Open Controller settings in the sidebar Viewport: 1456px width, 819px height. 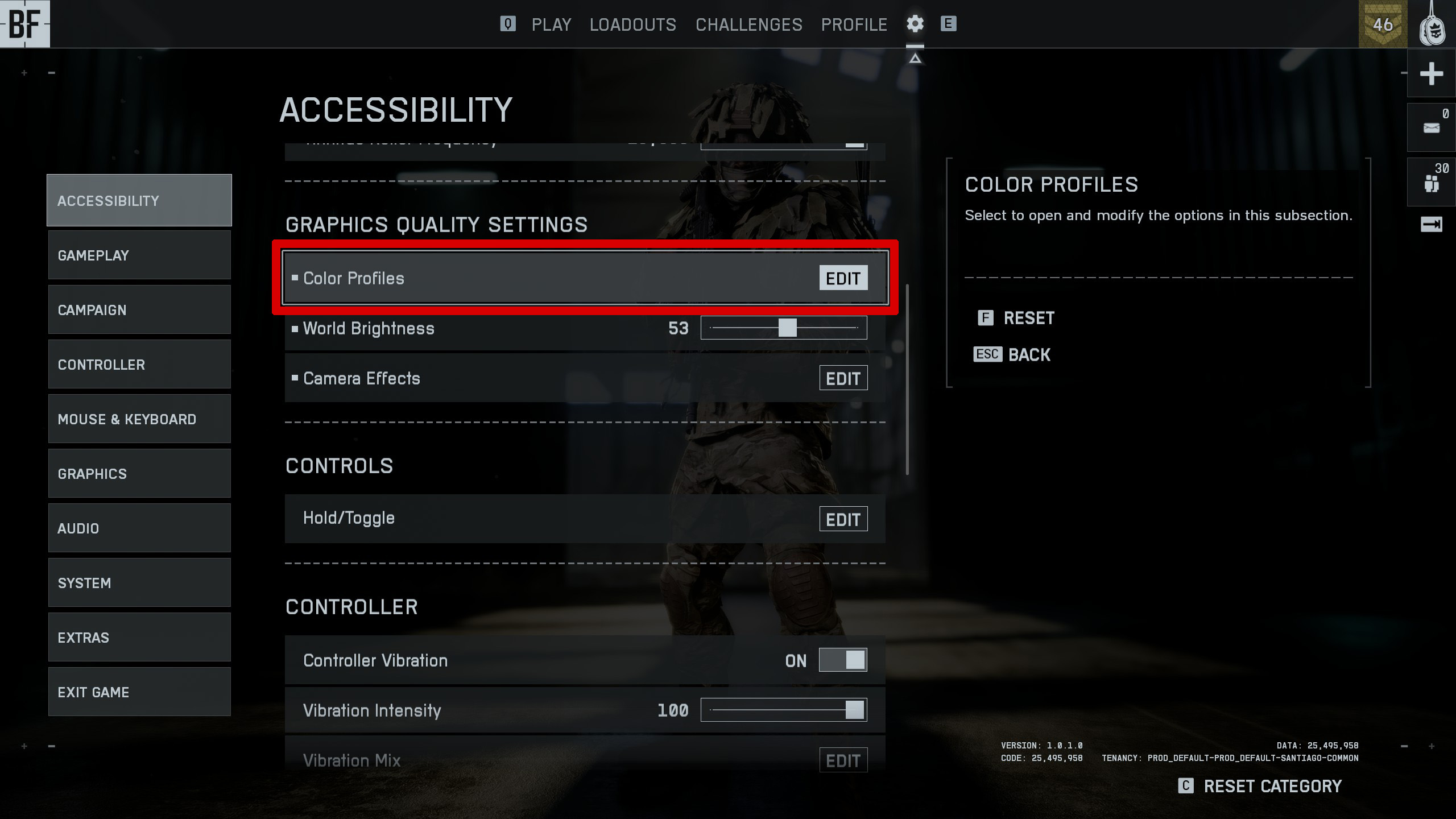coord(139,365)
